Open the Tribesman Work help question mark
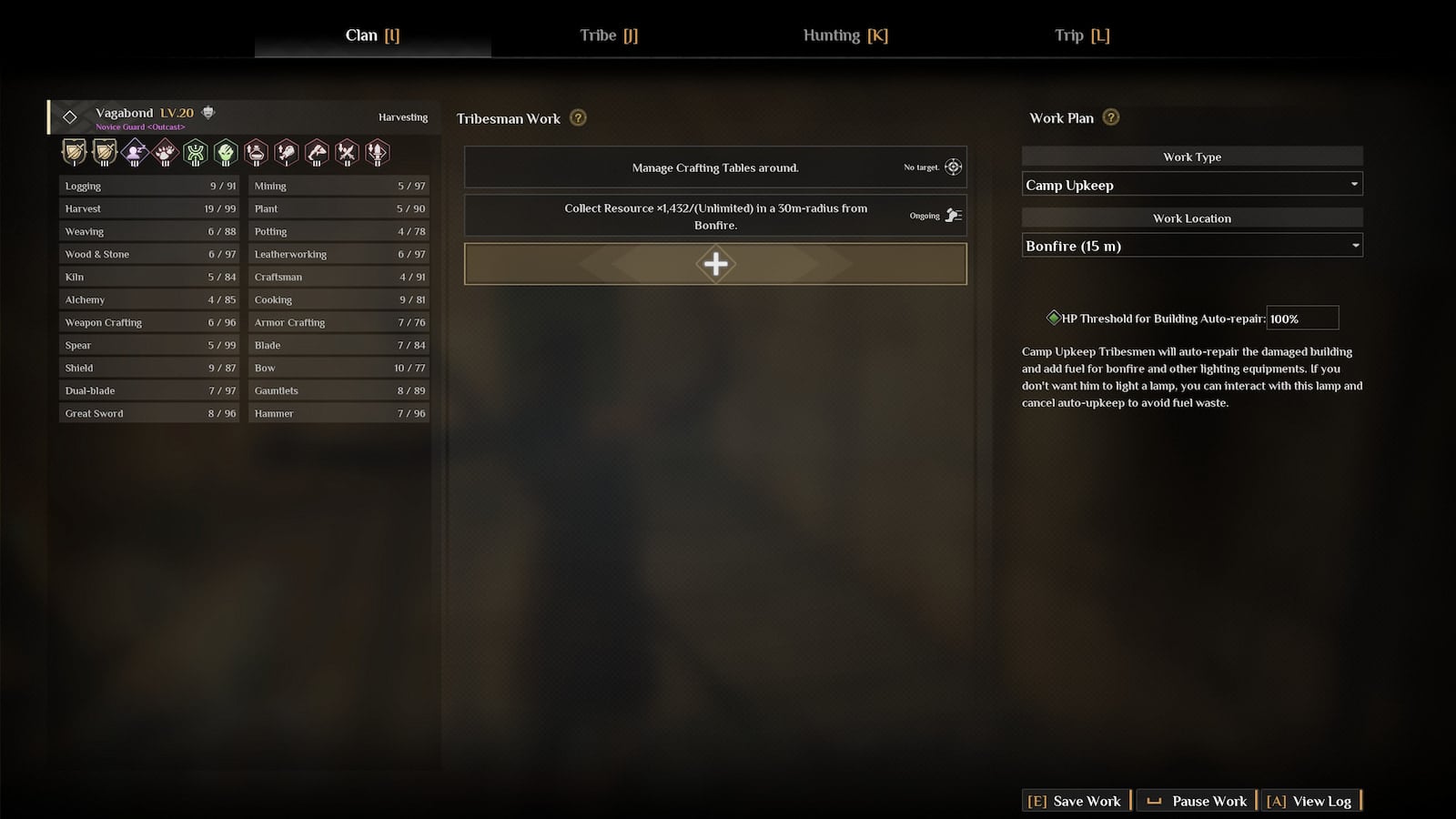Image resolution: width=1456 pixels, height=819 pixels. tap(577, 118)
